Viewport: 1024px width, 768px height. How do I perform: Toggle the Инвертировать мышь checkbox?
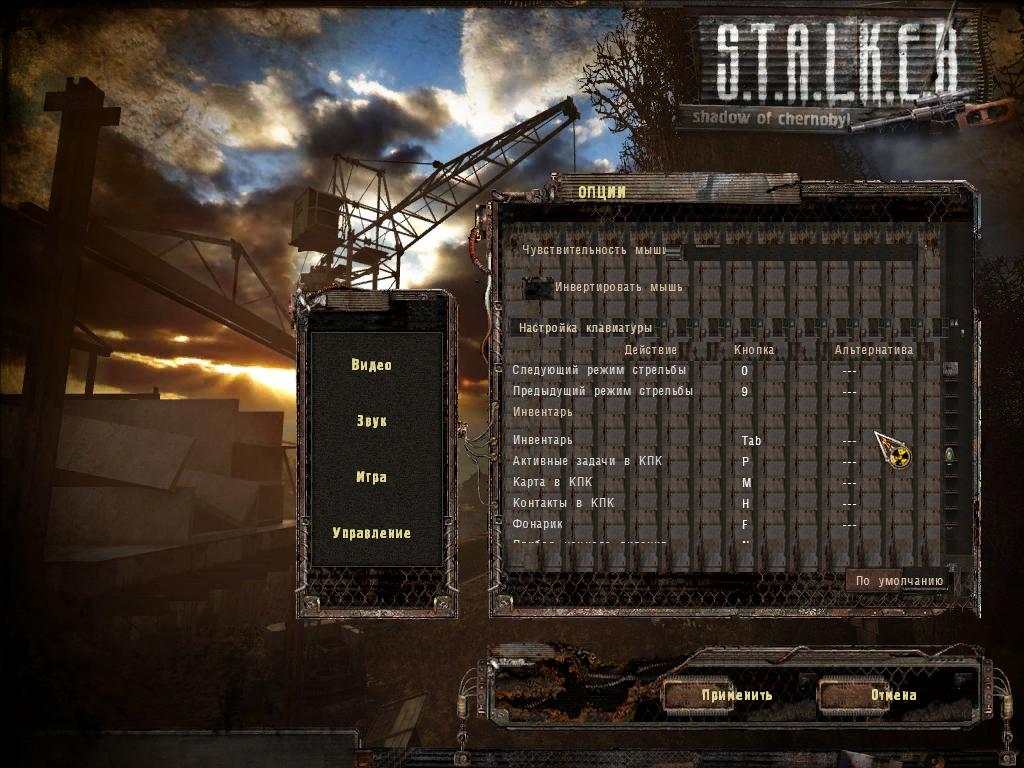point(538,288)
